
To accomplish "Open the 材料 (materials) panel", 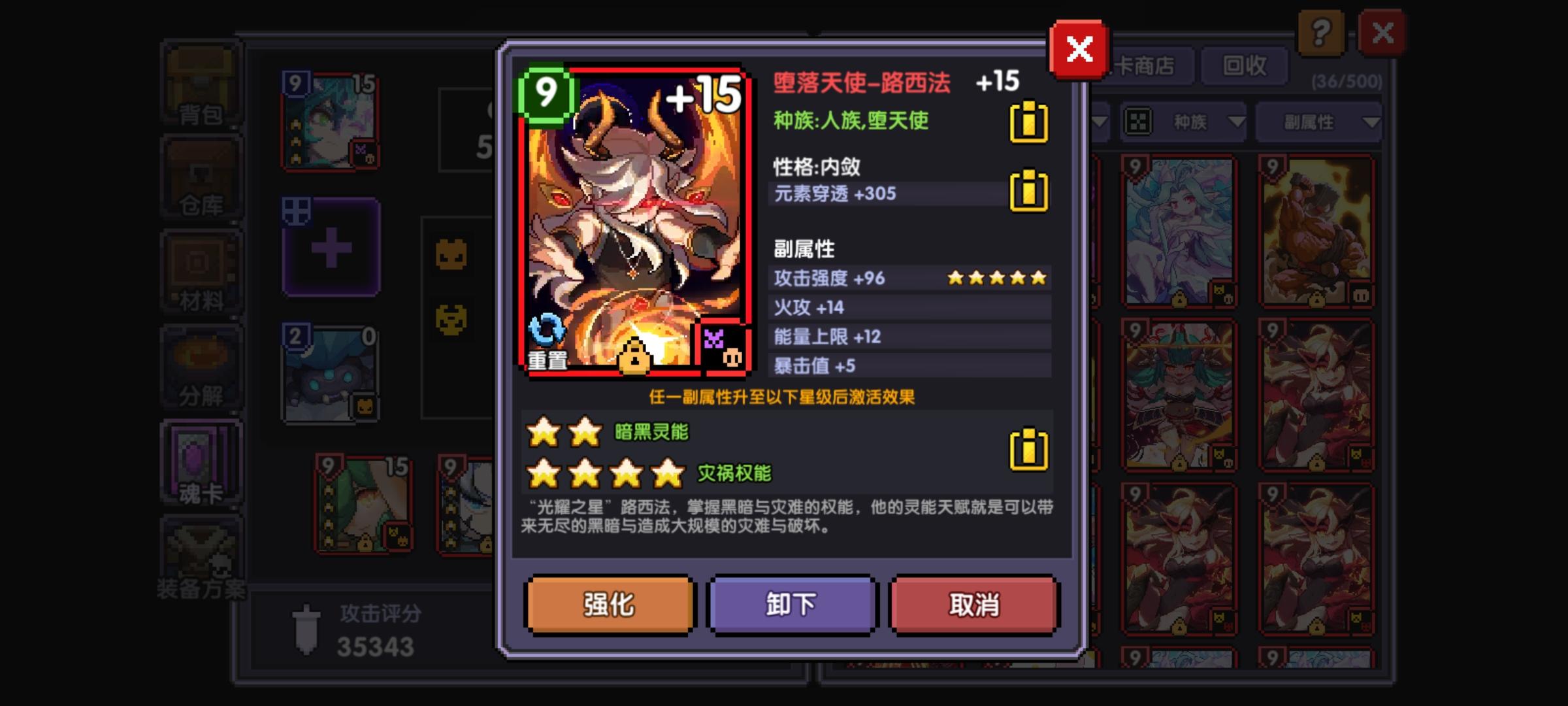I will coord(201,271).
